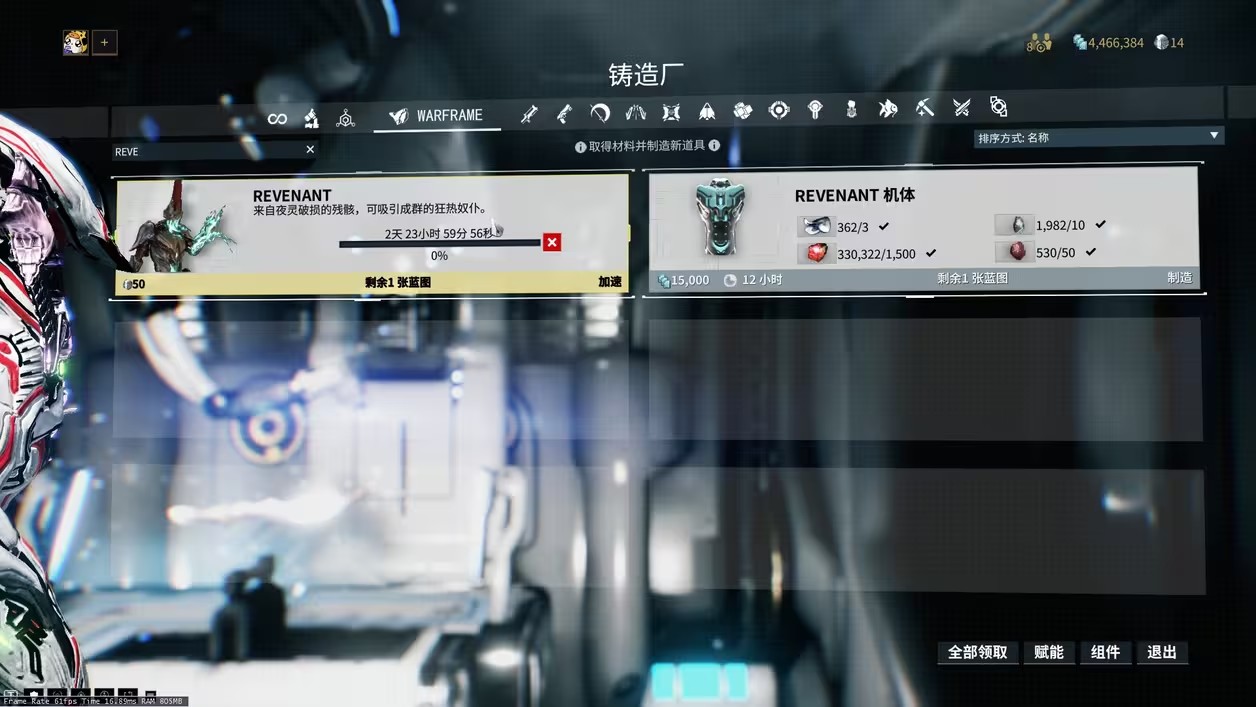Switch to the bow weapons tab
Image resolution: width=1256 pixels, height=707 pixels.
coord(600,112)
